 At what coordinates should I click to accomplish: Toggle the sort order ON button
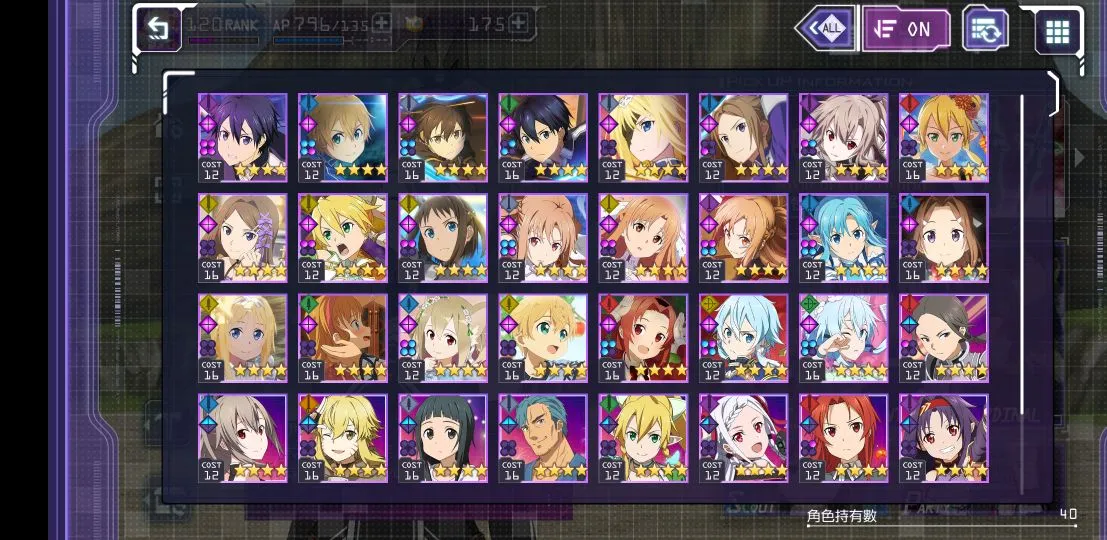[905, 29]
